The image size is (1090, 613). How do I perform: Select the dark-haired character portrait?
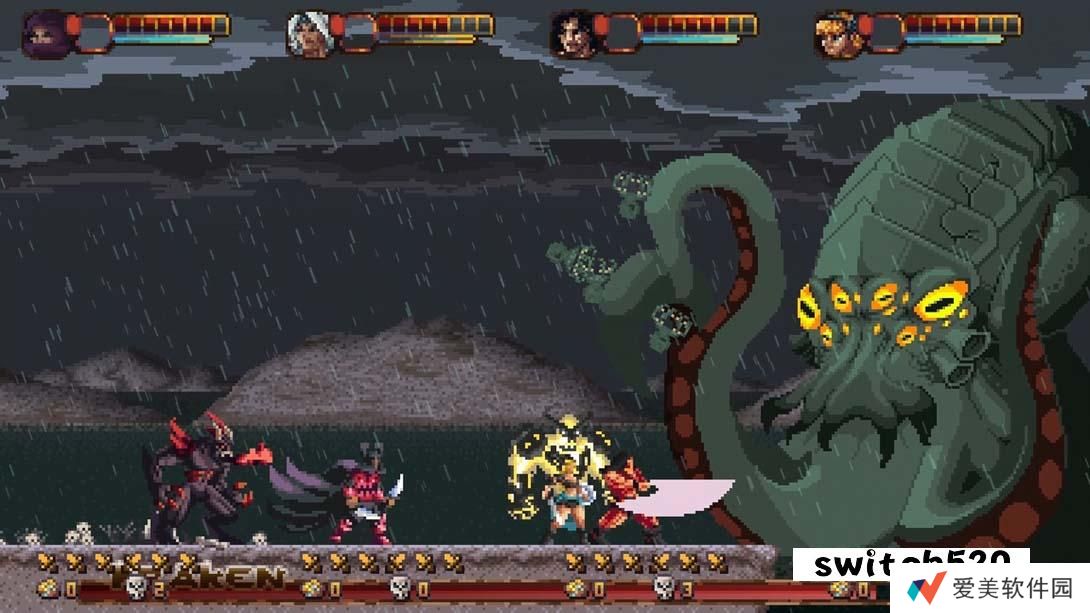click(x=573, y=35)
